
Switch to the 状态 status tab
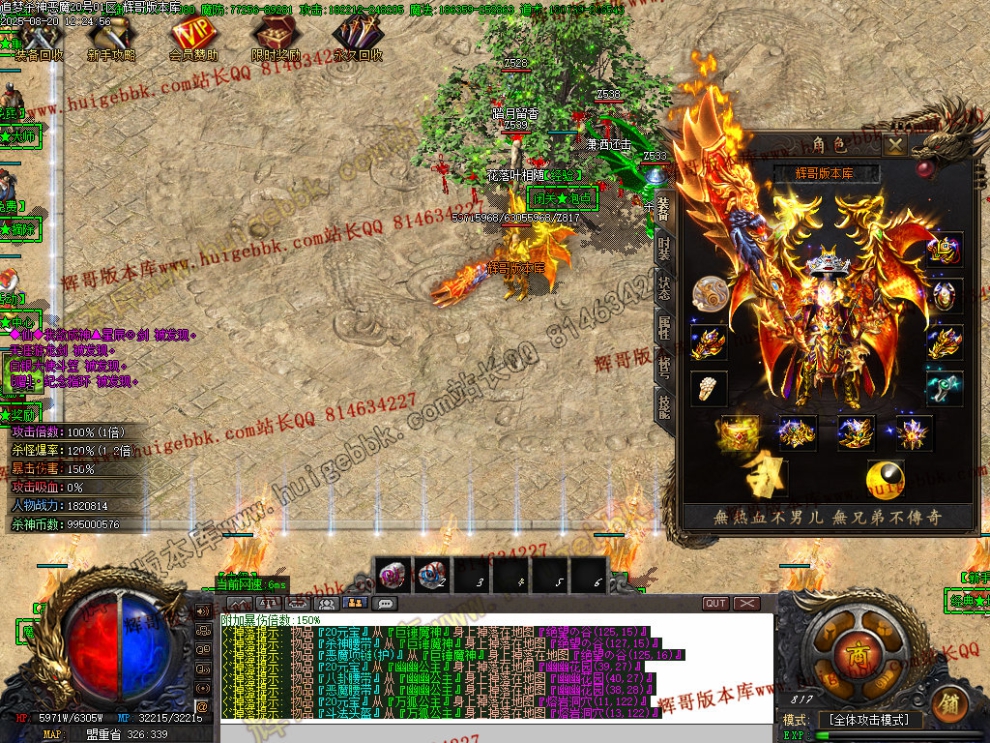point(664,290)
